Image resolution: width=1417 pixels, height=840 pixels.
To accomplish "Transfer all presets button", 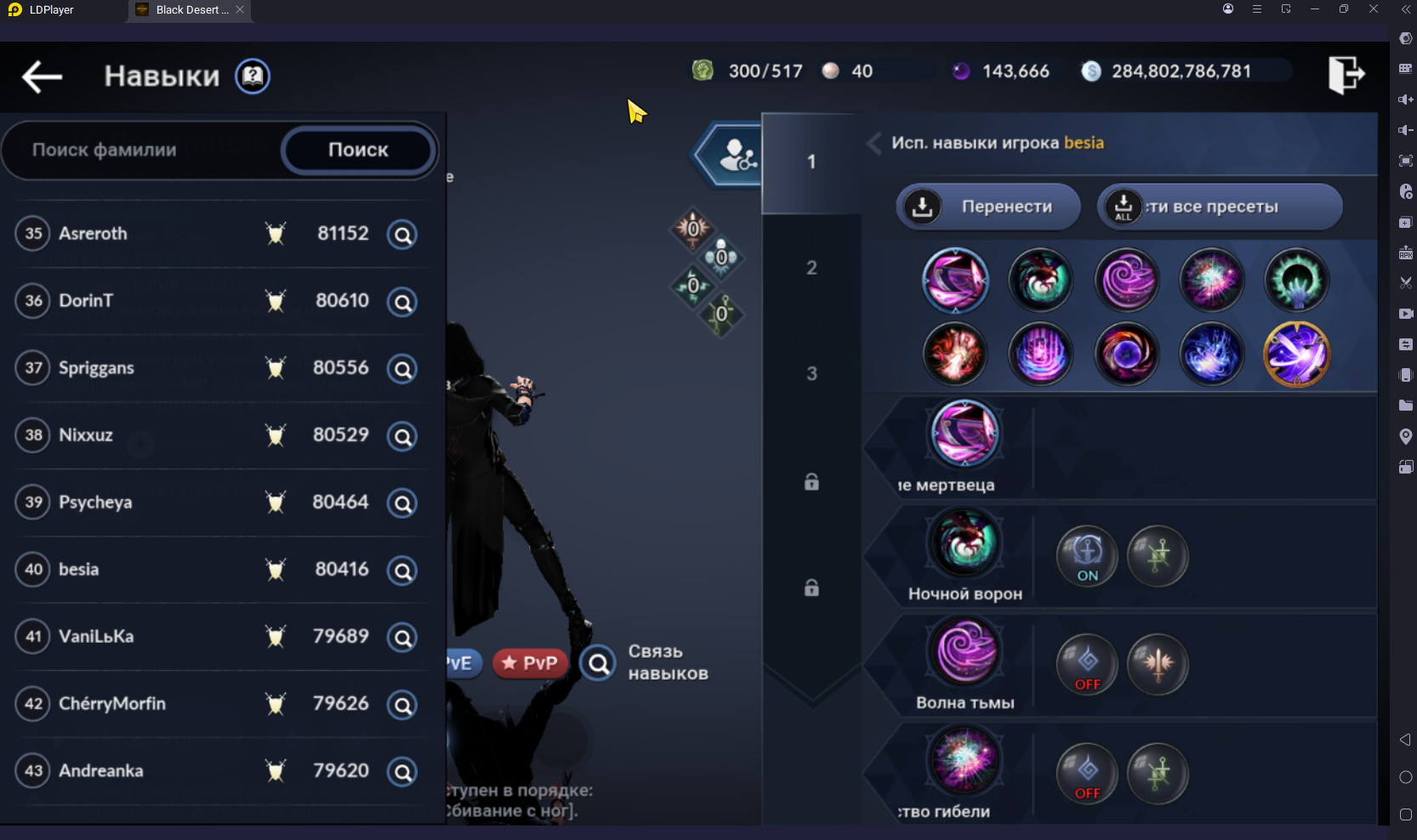I will click(1219, 207).
